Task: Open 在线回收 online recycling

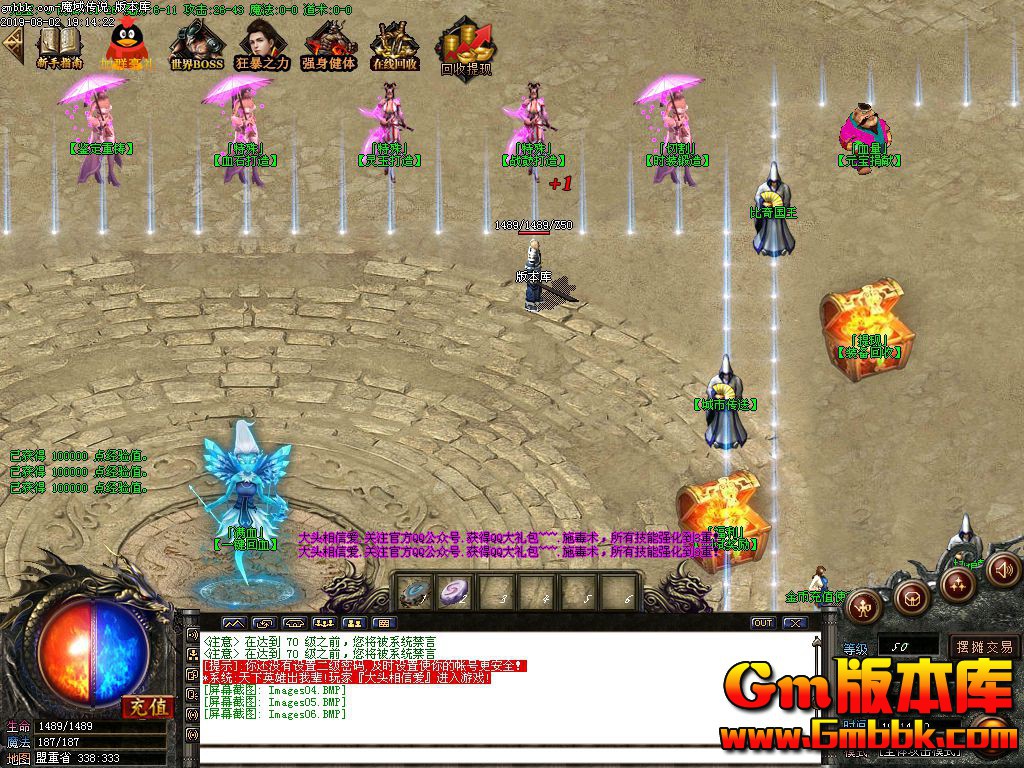Action: pyautogui.click(x=394, y=44)
